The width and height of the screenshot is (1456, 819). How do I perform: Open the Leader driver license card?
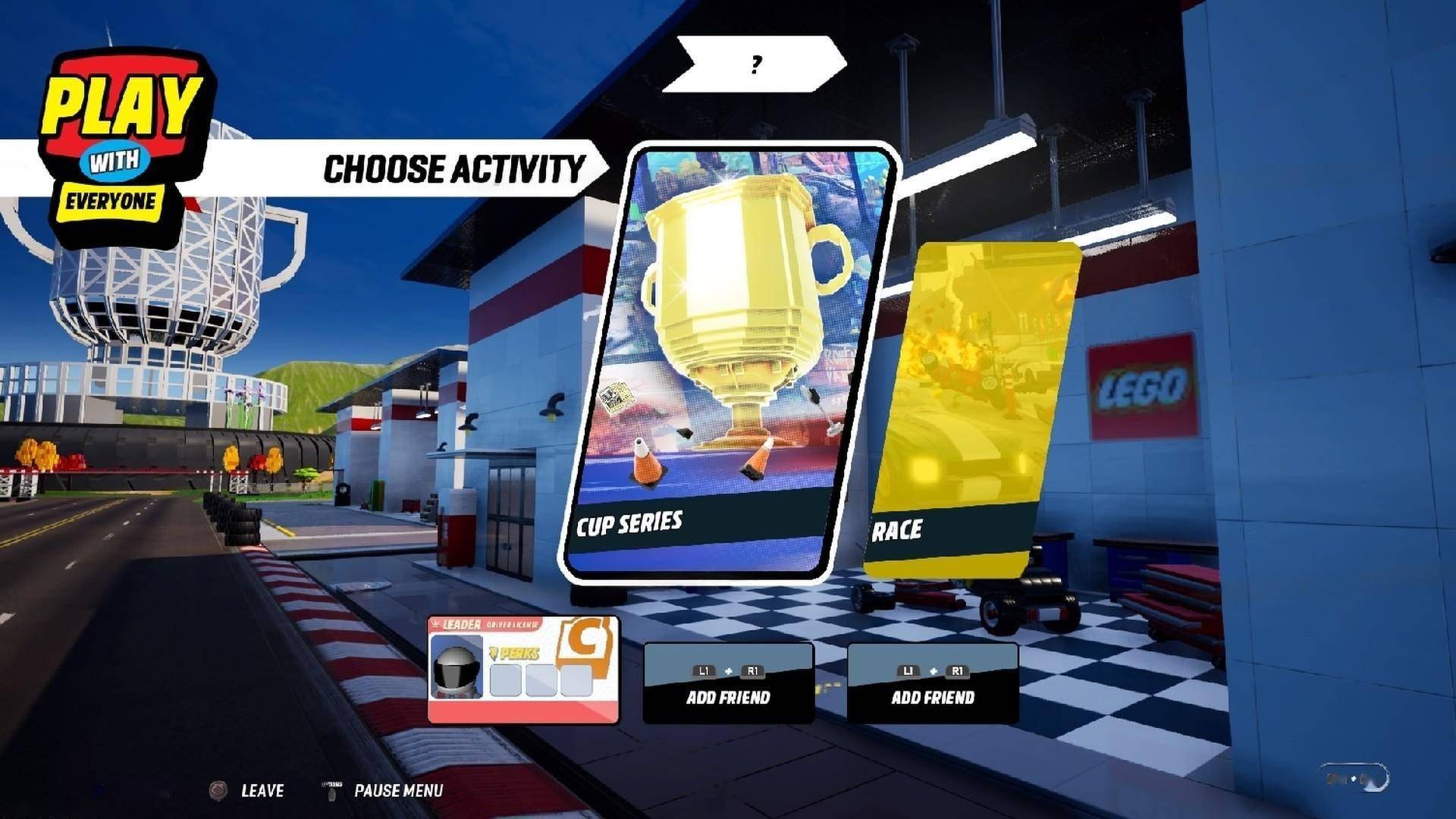point(523,669)
